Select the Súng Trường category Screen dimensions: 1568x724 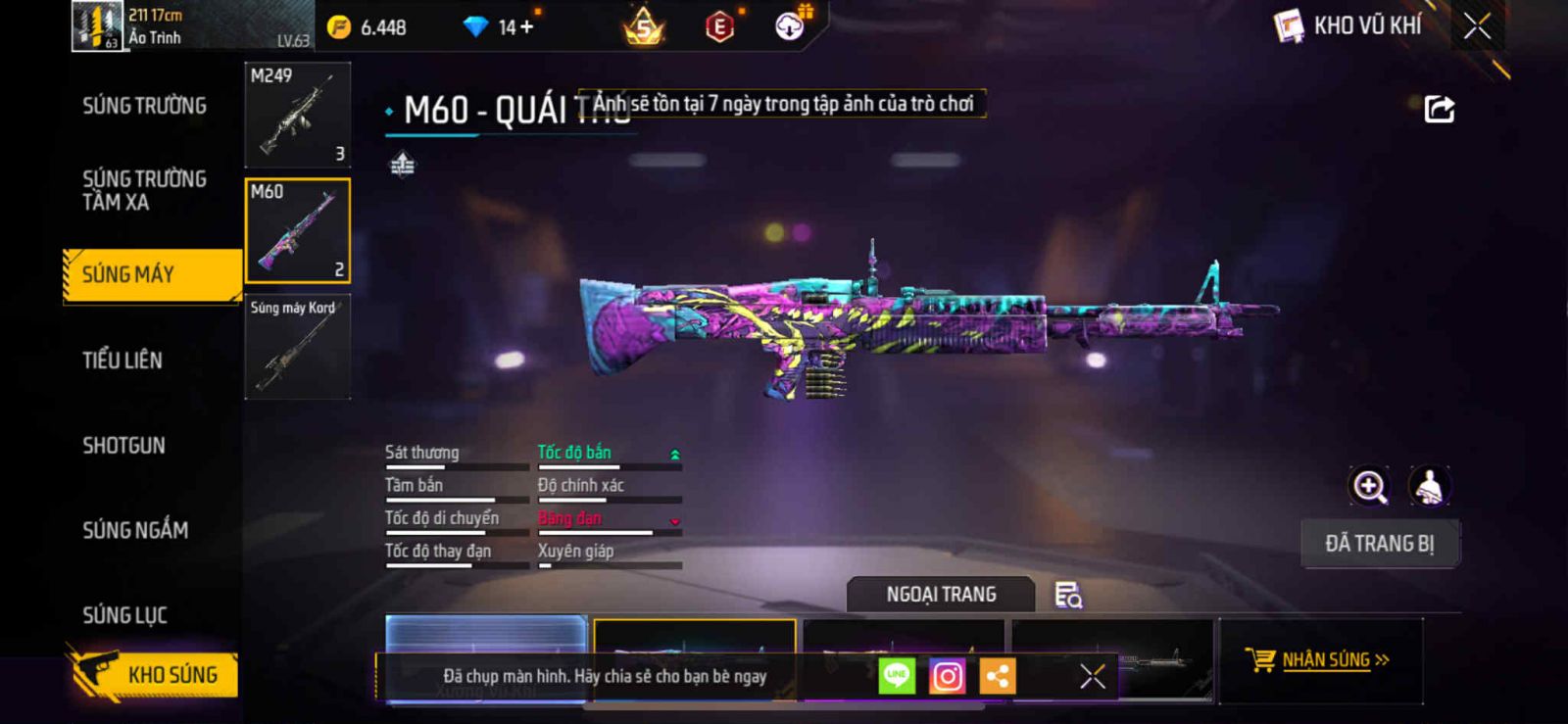(144, 106)
